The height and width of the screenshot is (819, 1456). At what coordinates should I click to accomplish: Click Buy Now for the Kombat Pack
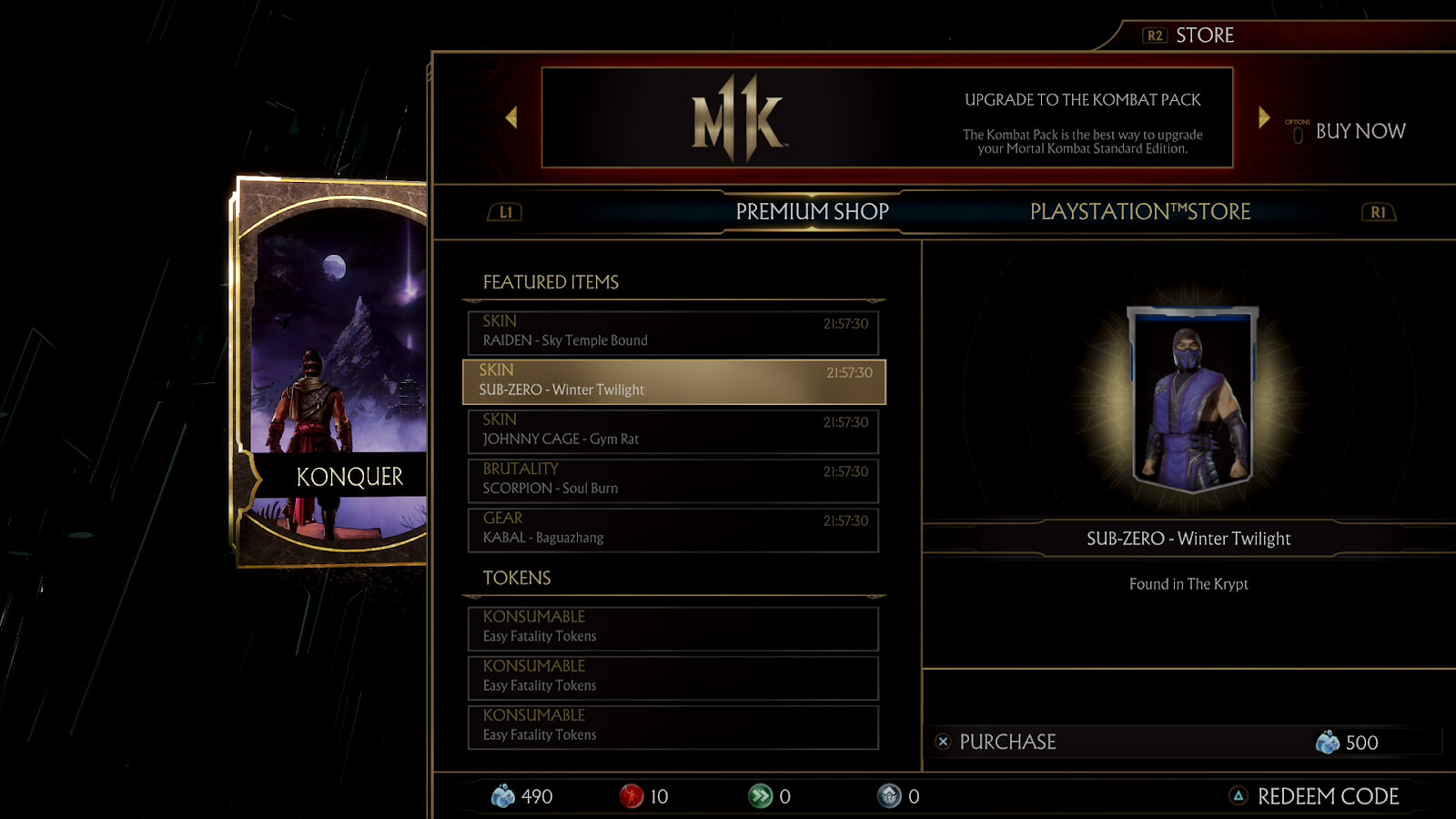pyautogui.click(x=1360, y=131)
